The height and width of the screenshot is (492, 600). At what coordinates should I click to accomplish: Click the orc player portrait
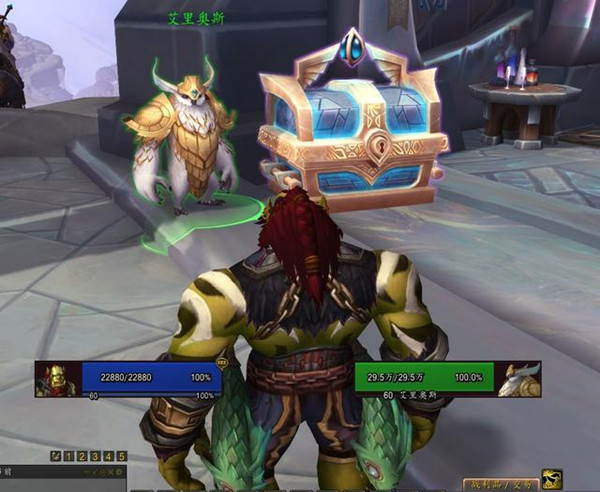(58, 379)
